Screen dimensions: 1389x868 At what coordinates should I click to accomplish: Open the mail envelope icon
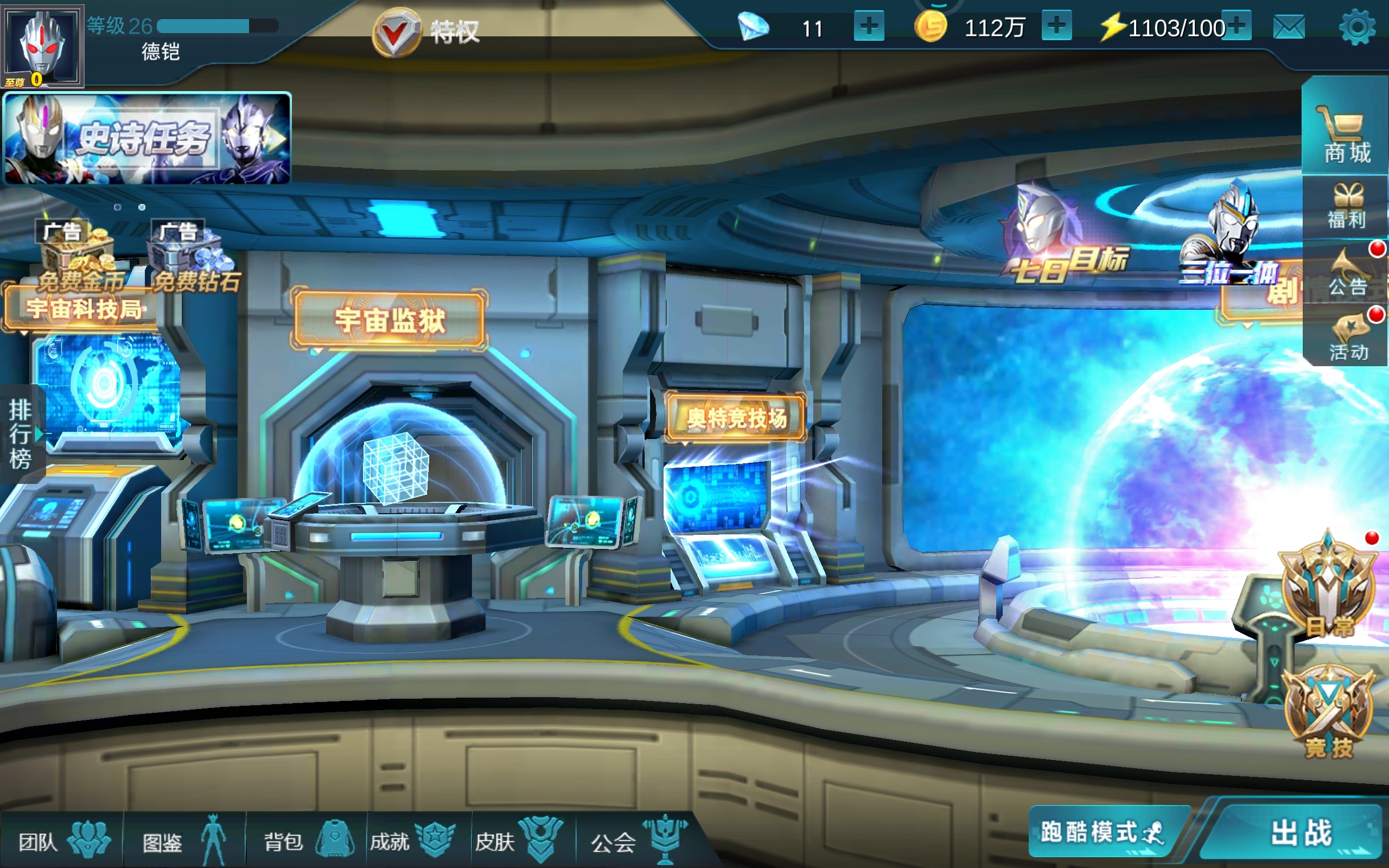click(x=1289, y=27)
